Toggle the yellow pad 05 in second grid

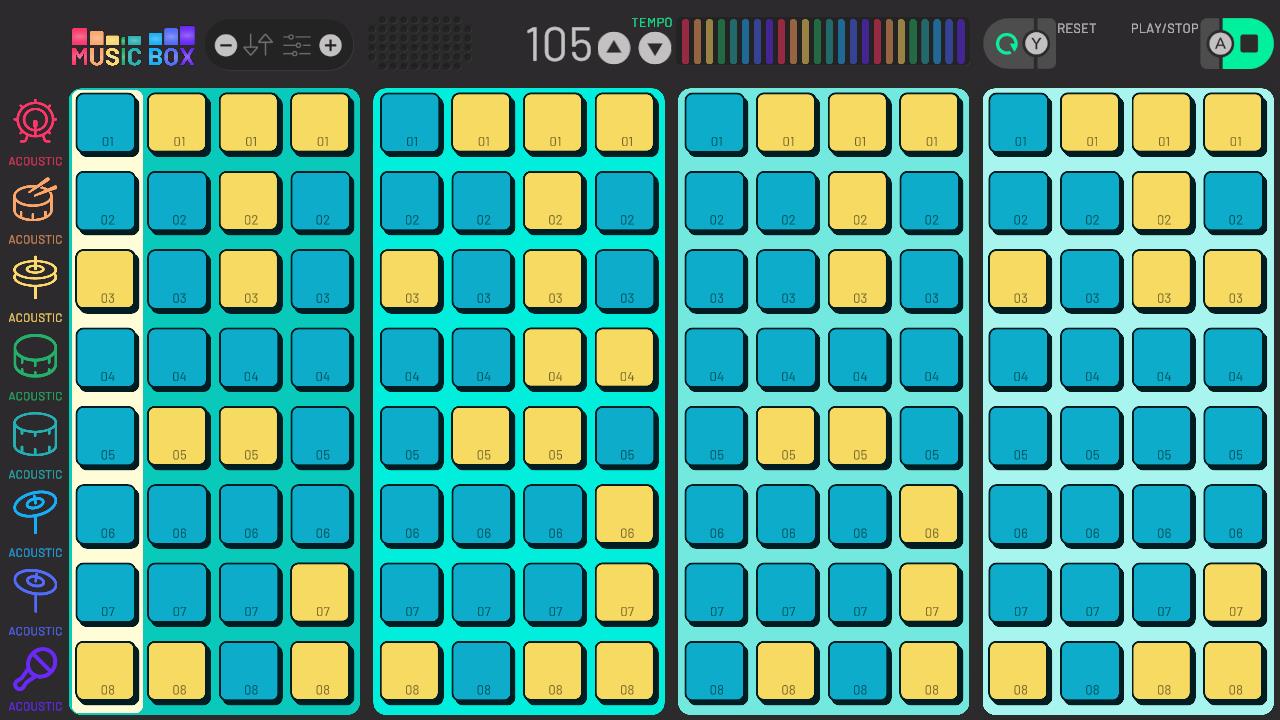483,437
